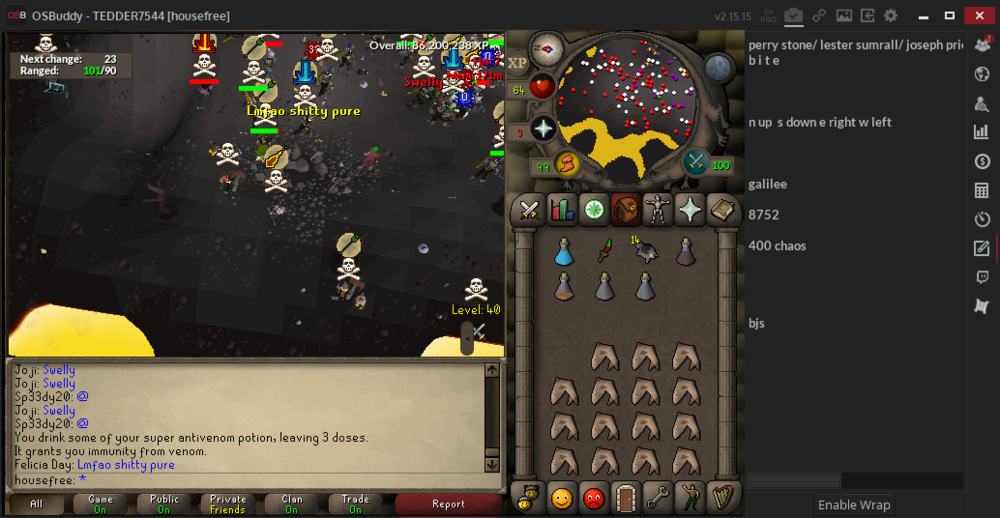Open the Combat Options tab
1000x518 pixels.
pyautogui.click(x=529, y=210)
